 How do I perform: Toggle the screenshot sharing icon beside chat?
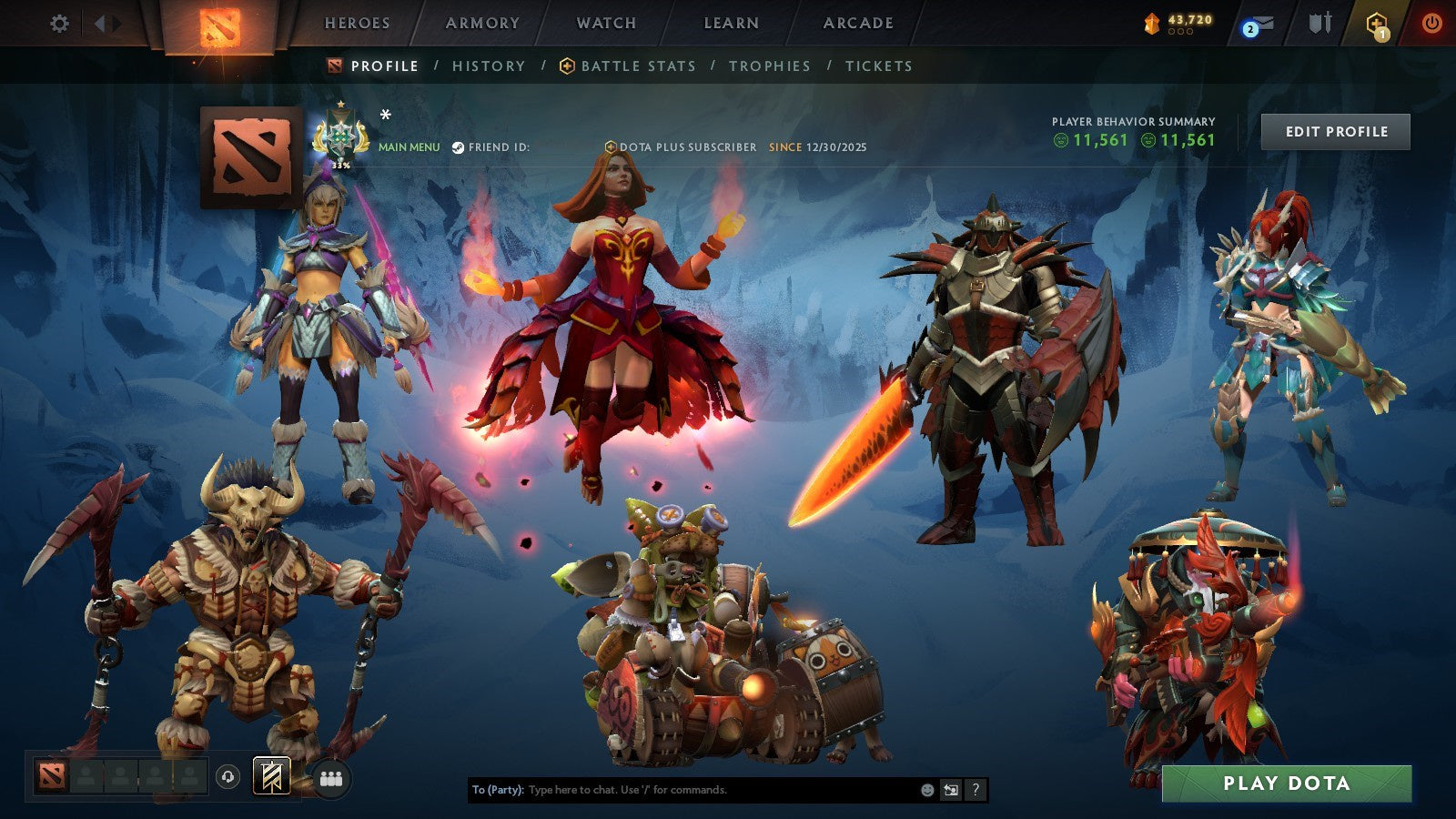point(950,790)
